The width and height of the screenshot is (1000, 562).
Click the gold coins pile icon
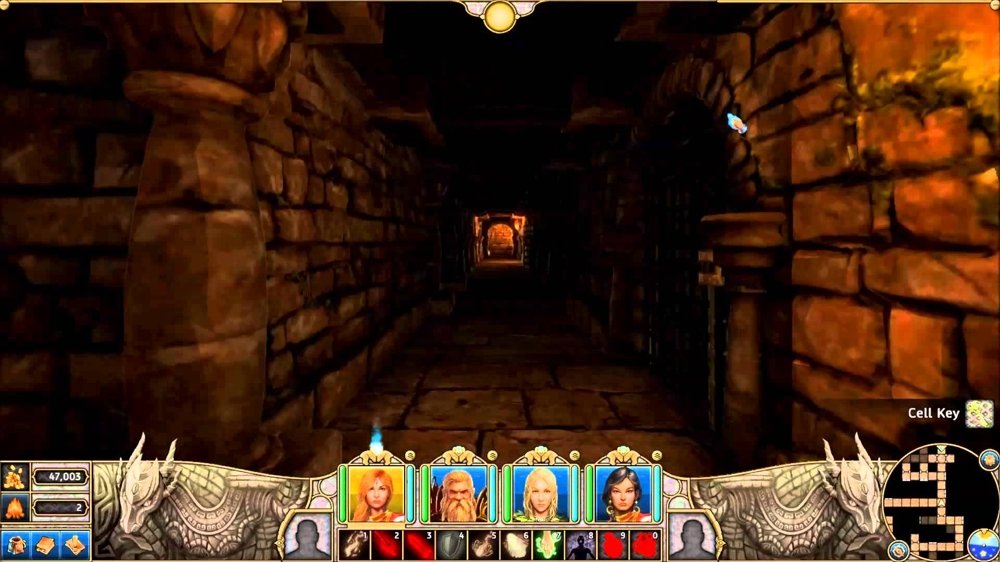[16, 477]
